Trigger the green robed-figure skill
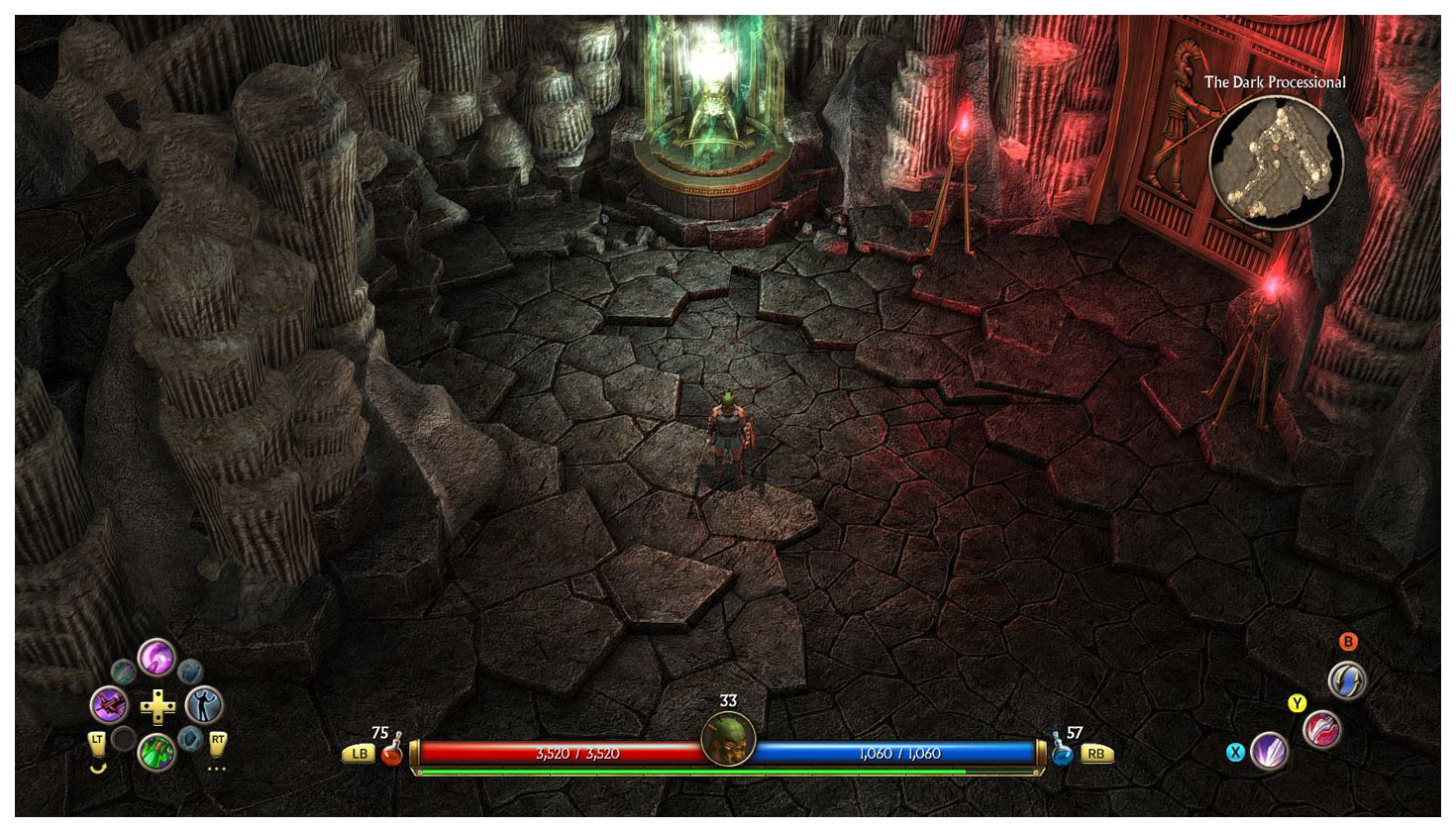The height and width of the screenshot is (832, 1456). [x=156, y=753]
